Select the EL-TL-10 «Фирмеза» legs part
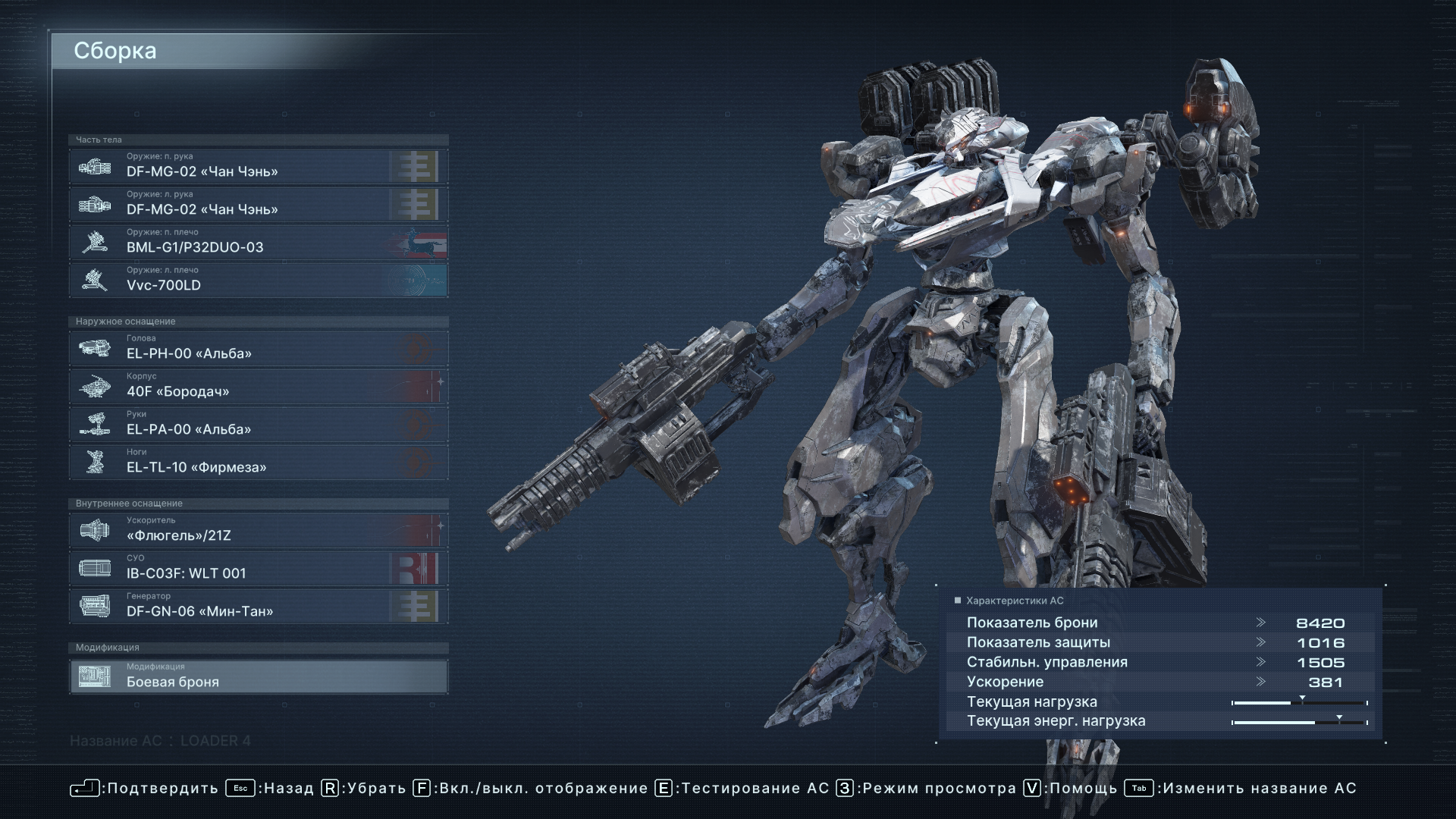The height and width of the screenshot is (819, 1456). coord(258,462)
